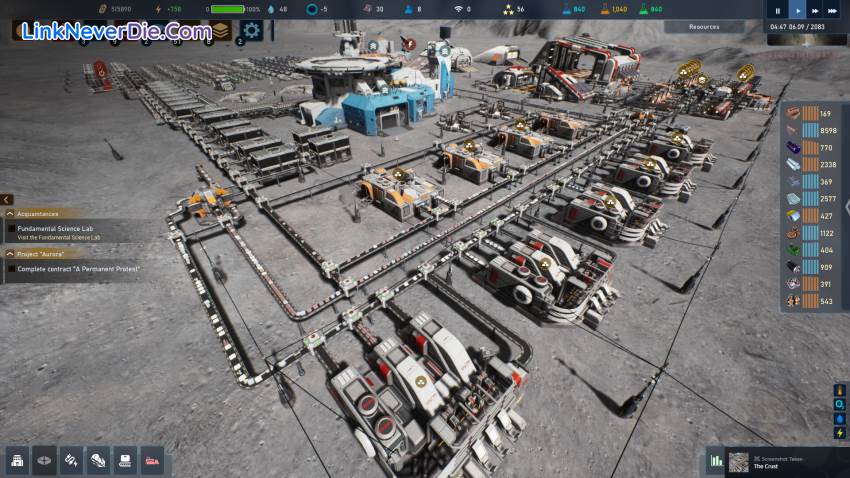
Task: Open the gear settings icon
Action: [x=251, y=31]
